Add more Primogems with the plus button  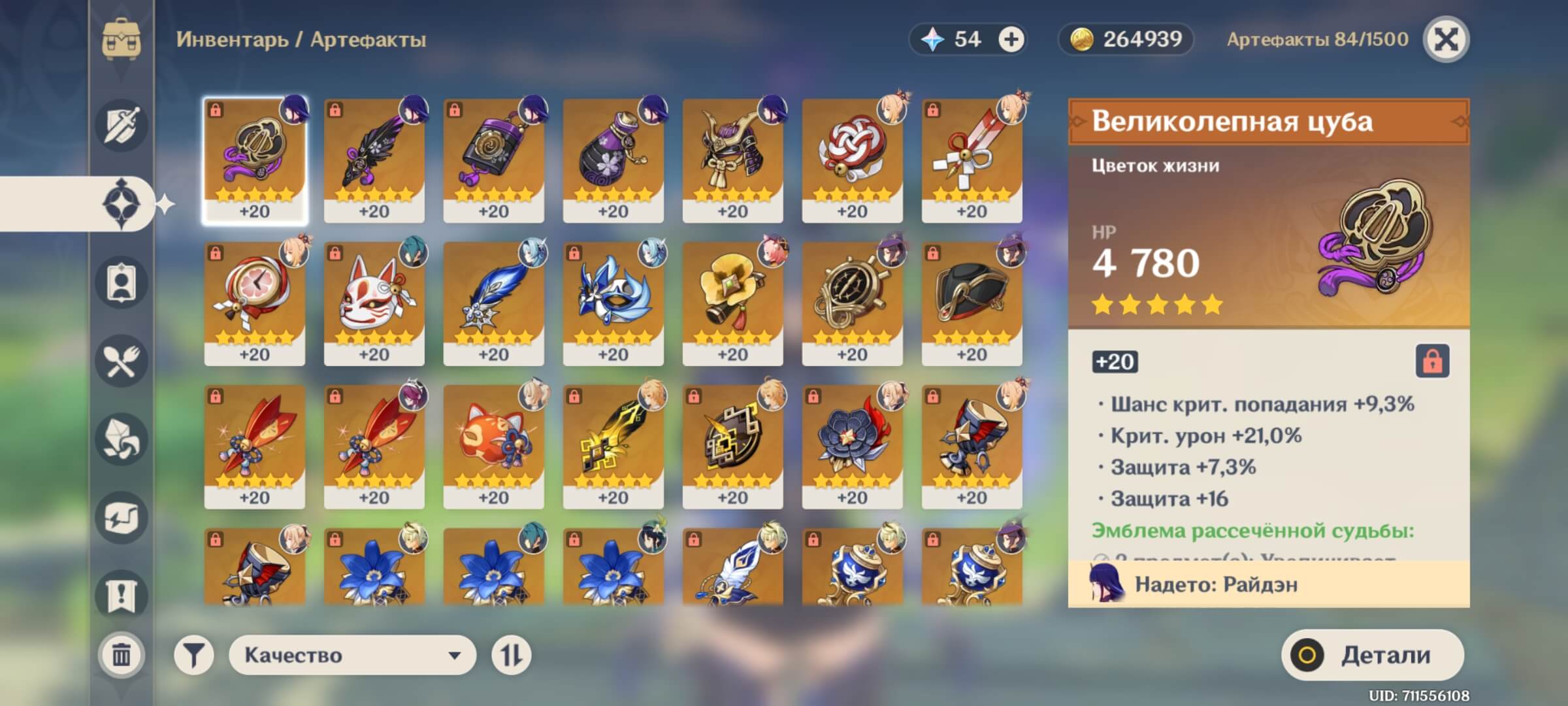coord(1011,40)
